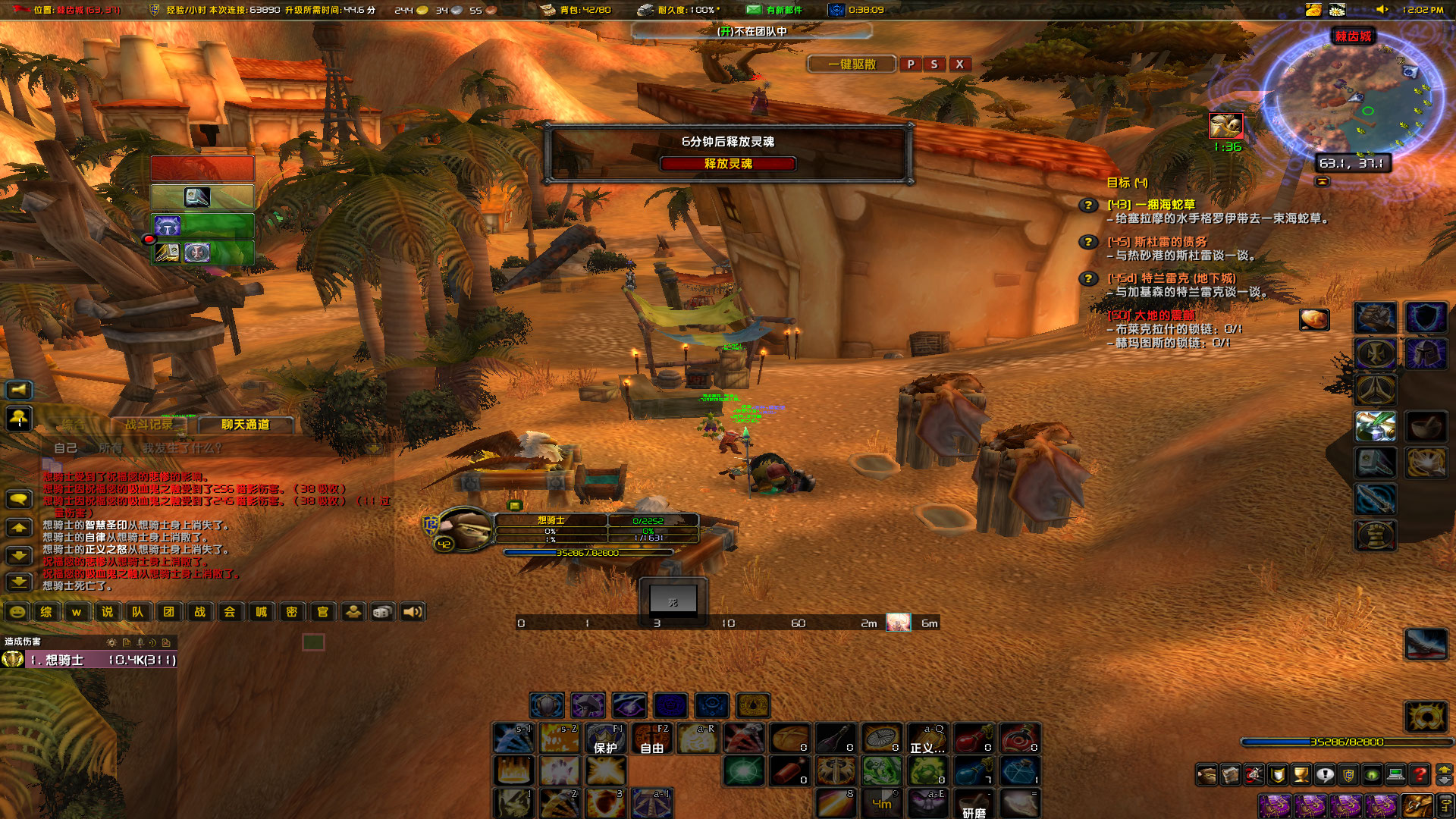This screenshot has width=1456, height=819.
Task: Click the page-up arrow beside the micro menu
Action: click(x=1445, y=769)
